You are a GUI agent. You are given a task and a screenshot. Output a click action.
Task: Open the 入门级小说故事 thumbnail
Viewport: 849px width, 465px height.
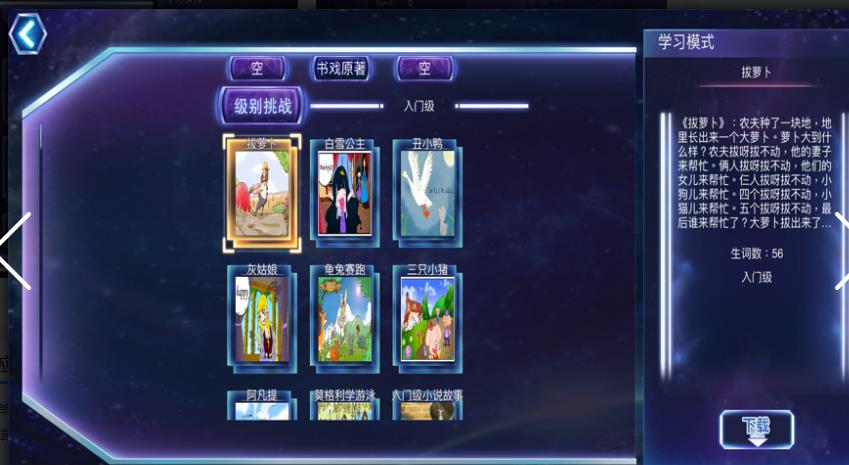[427, 408]
